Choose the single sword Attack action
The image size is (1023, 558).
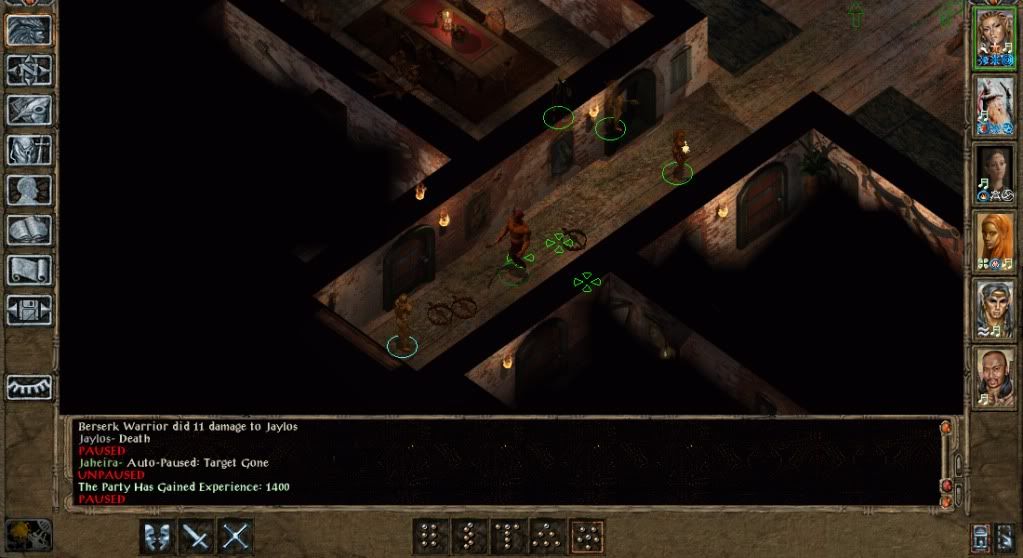click(196, 536)
